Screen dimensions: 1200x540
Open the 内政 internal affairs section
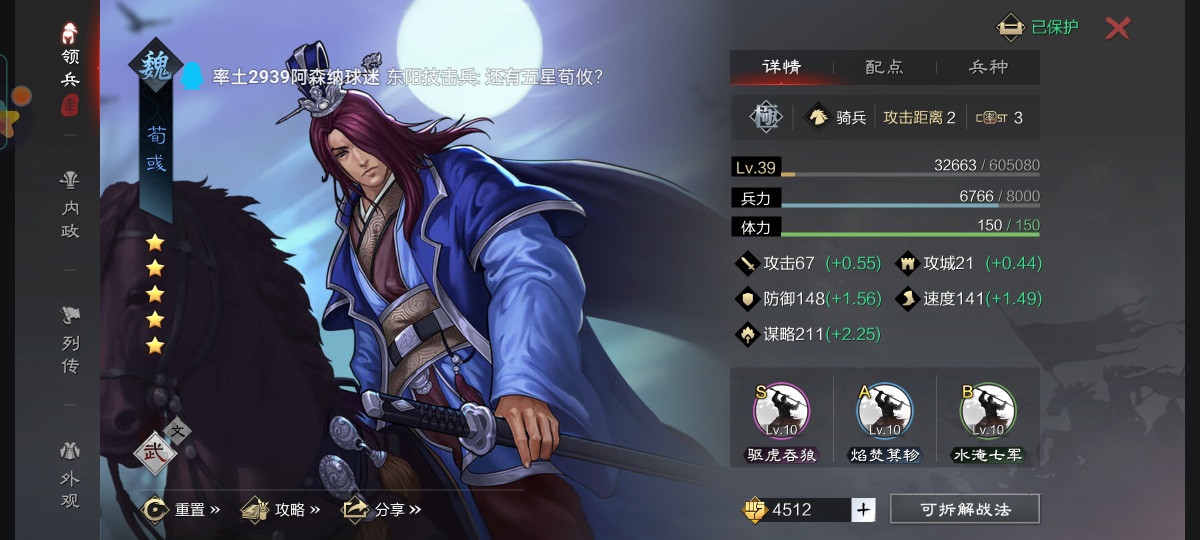[69, 206]
